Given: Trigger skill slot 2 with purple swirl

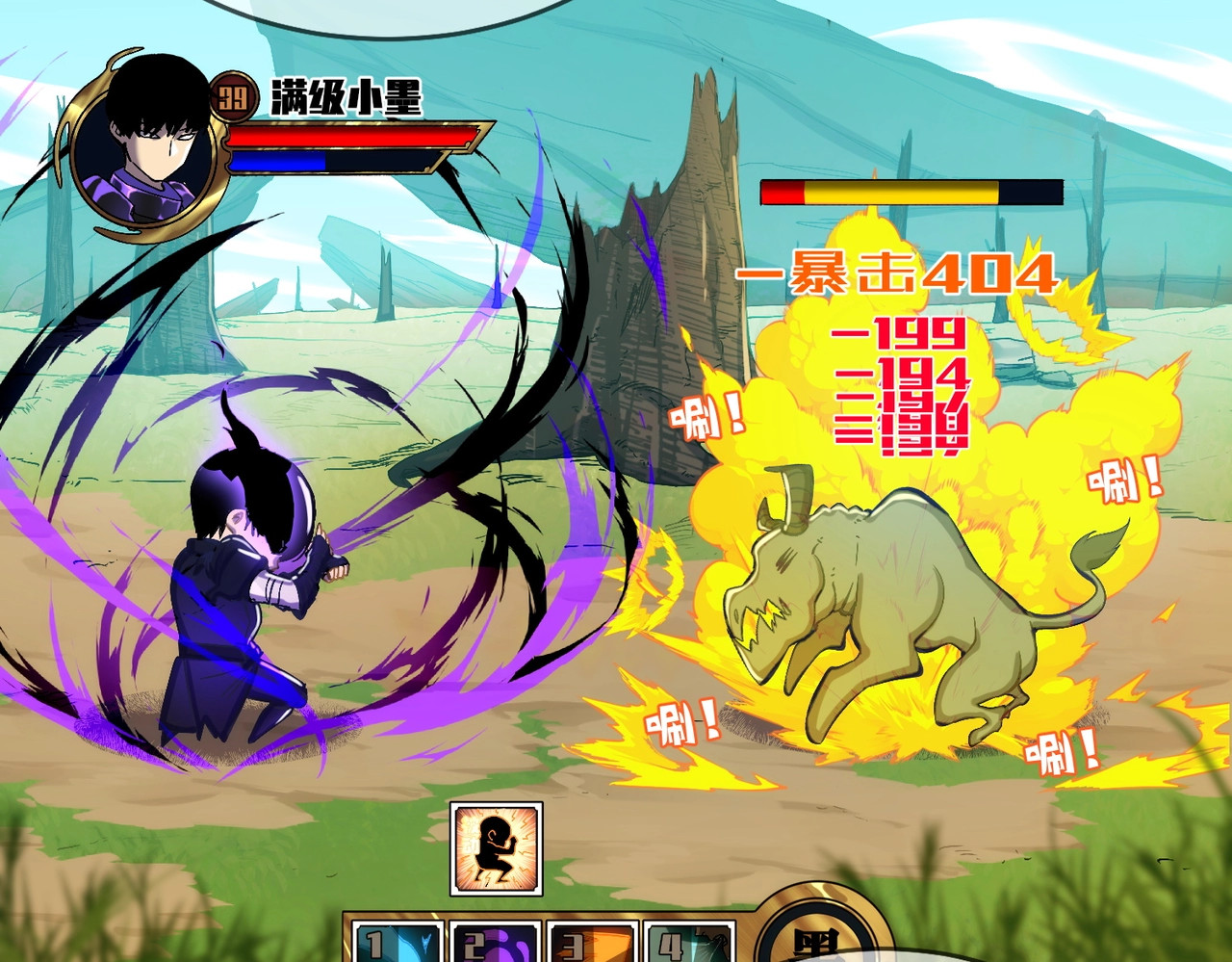Looking at the screenshot, I should click(x=494, y=943).
